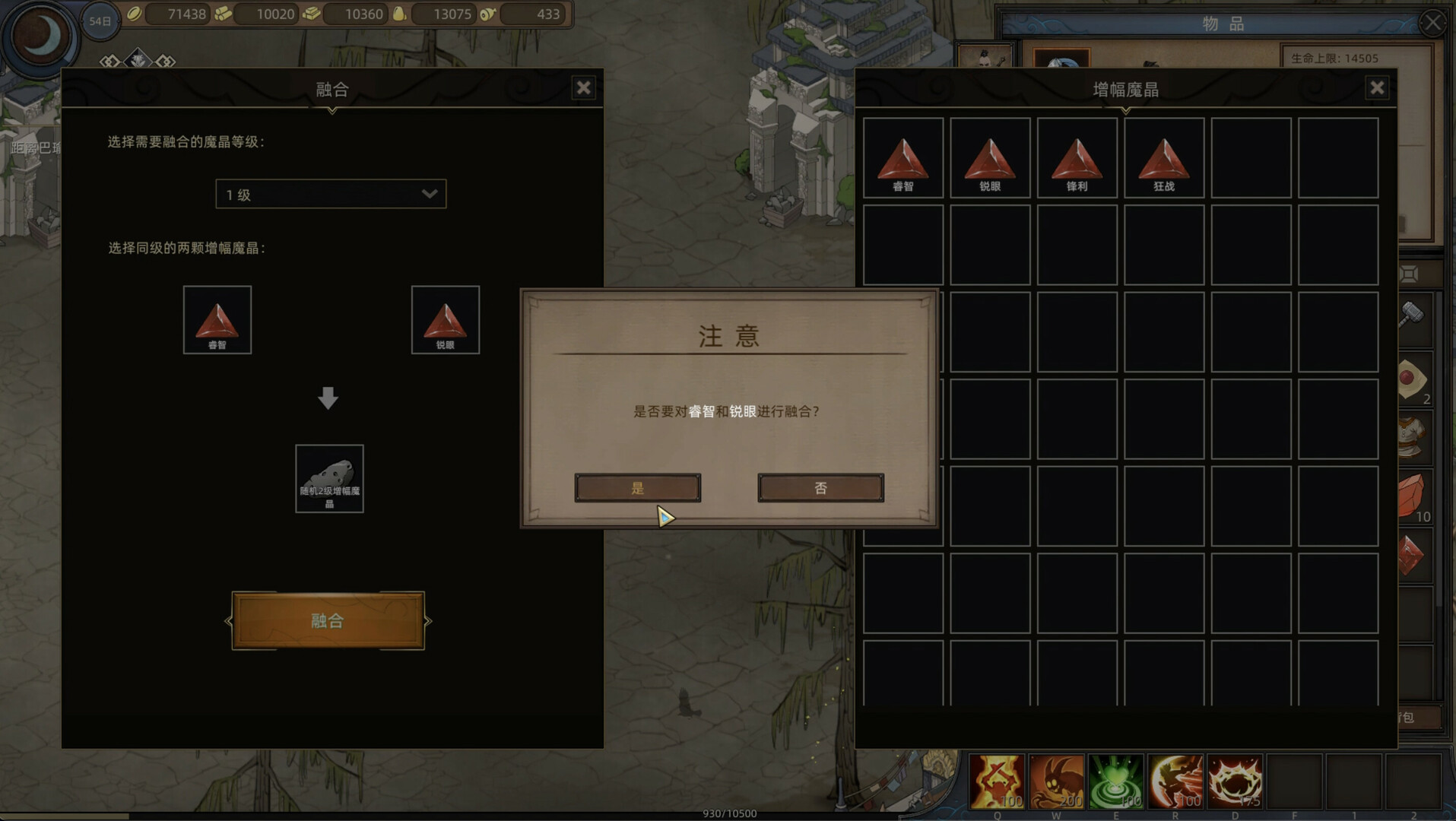The height and width of the screenshot is (821, 1456).
Task: Open the crystal level dropdown
Action: pyautogui.click(x=331, y=195)
